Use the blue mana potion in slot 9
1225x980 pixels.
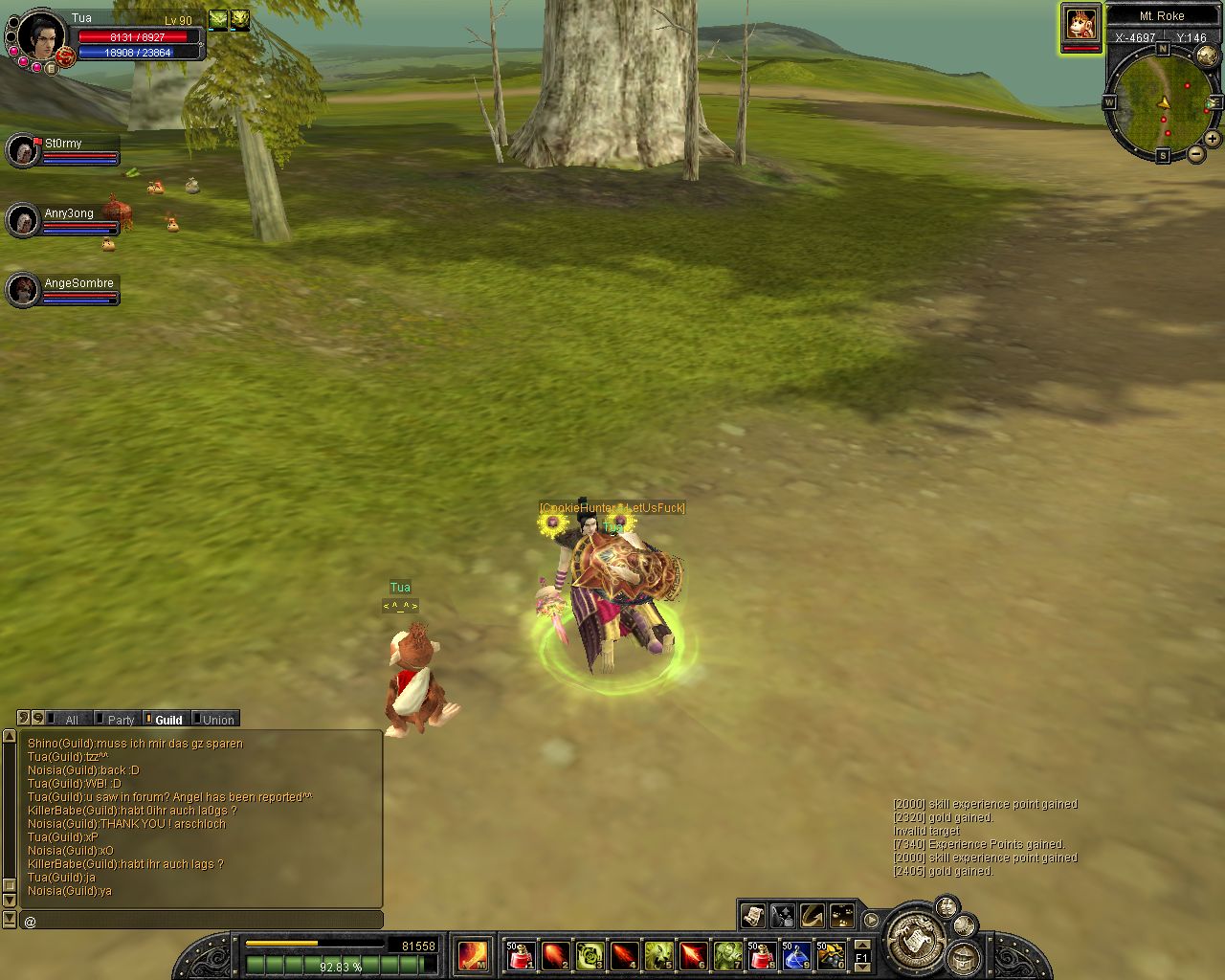click(796, 955)
